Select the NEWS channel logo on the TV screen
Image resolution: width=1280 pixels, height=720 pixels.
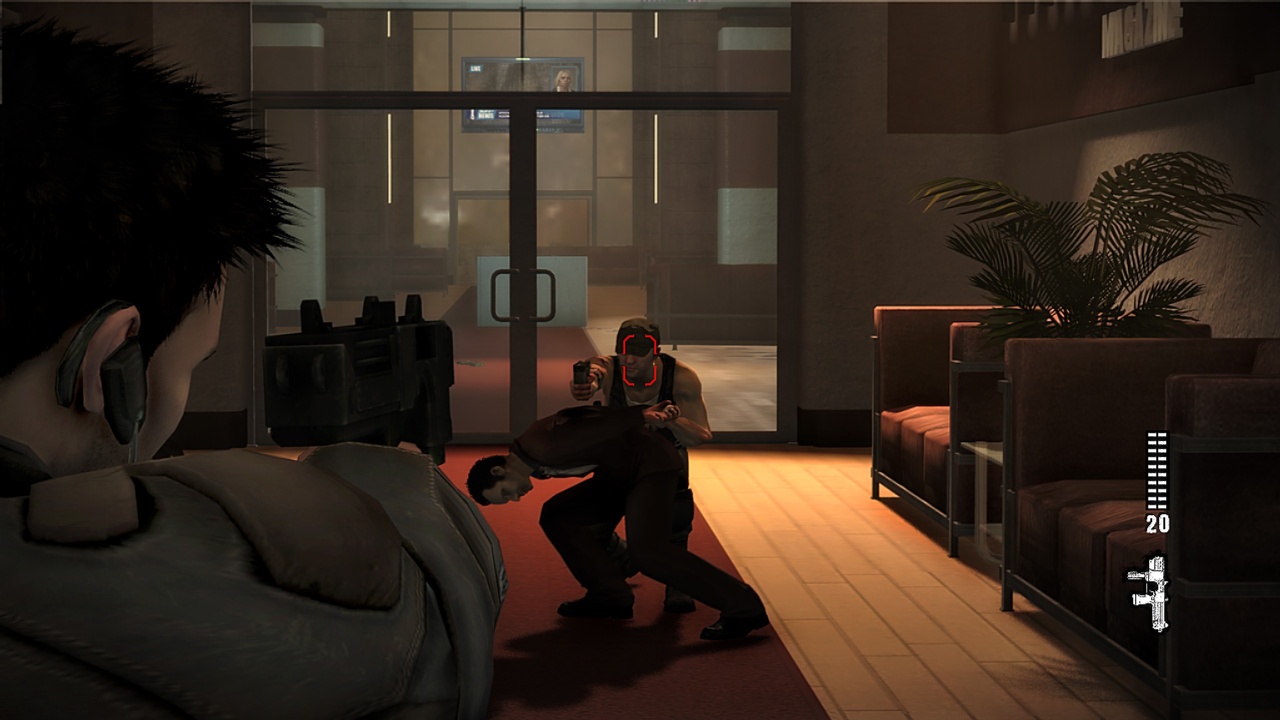[x=487, y=115]
